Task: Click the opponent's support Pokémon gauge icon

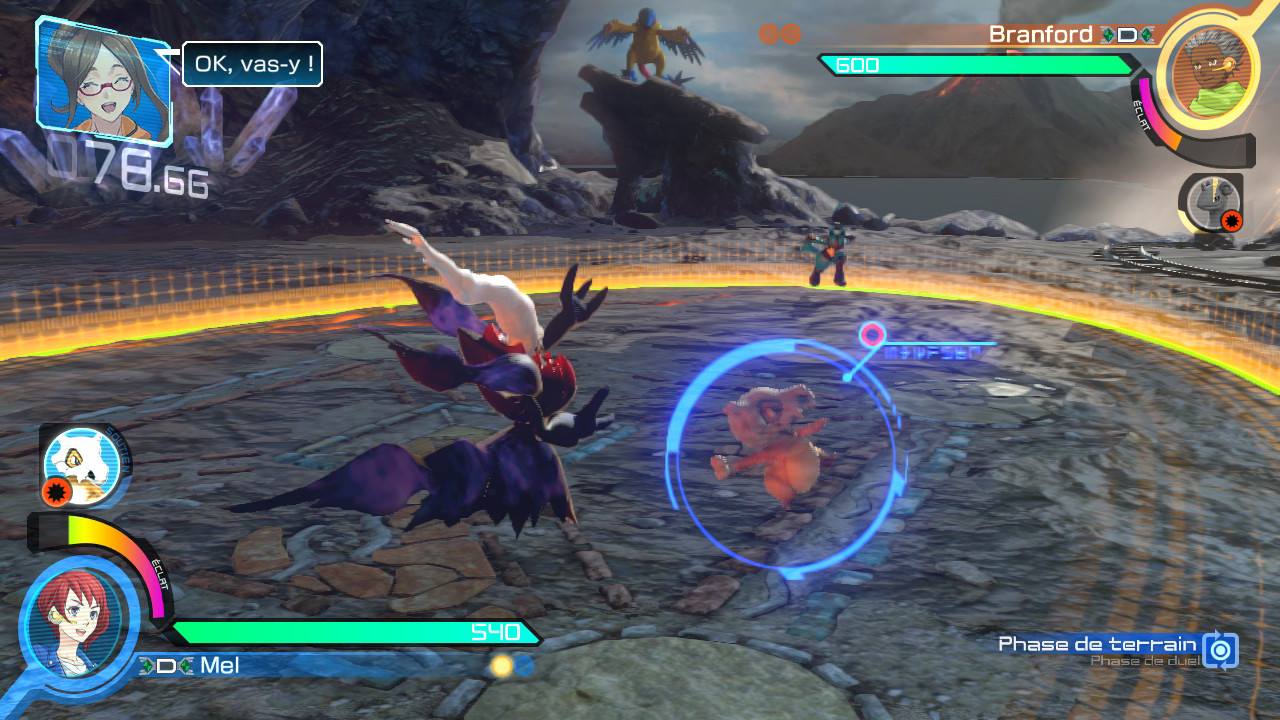Action: click(x=1209, y=203)
